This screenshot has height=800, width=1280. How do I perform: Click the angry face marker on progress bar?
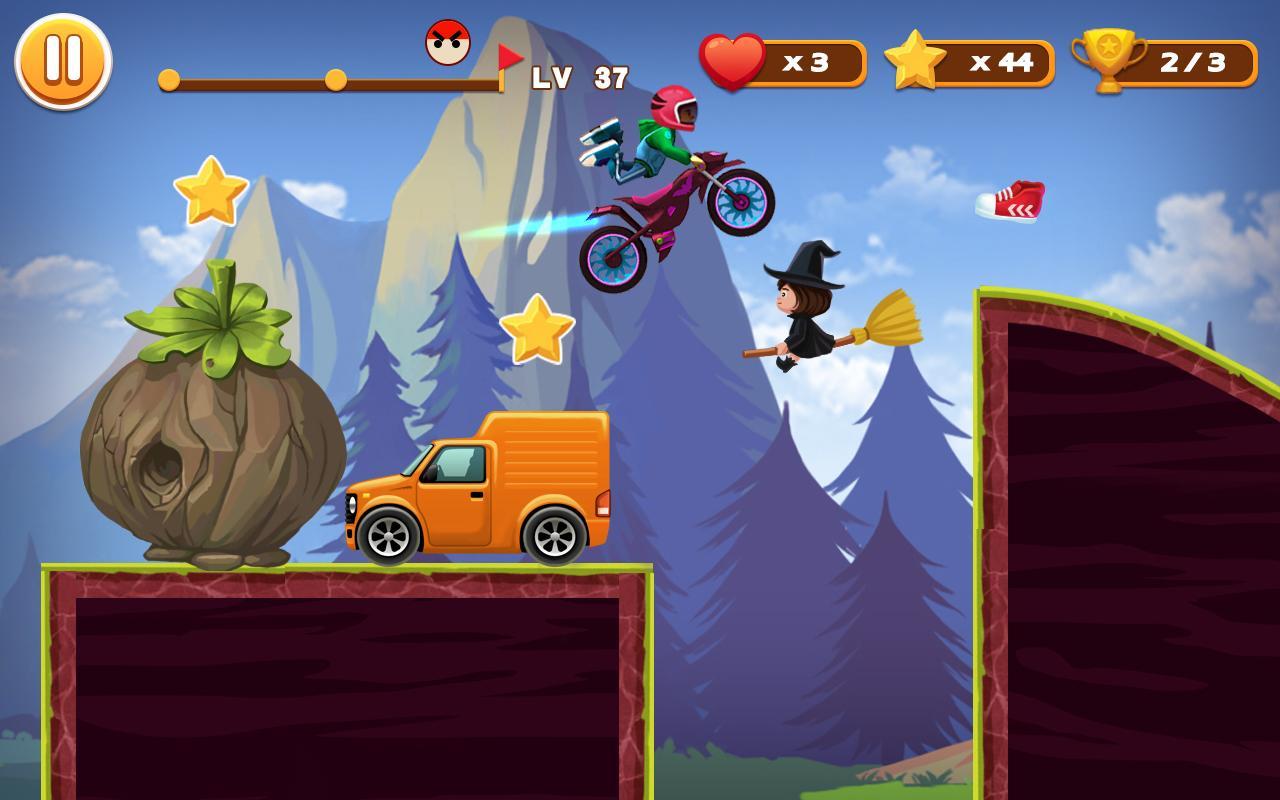tap(449, 42)
